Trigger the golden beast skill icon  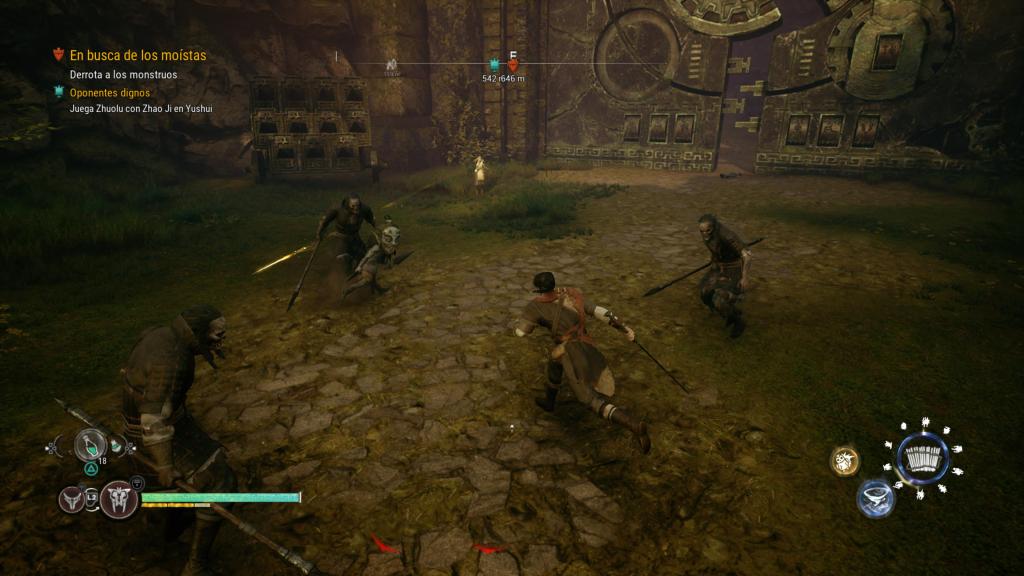coord(845,461)
